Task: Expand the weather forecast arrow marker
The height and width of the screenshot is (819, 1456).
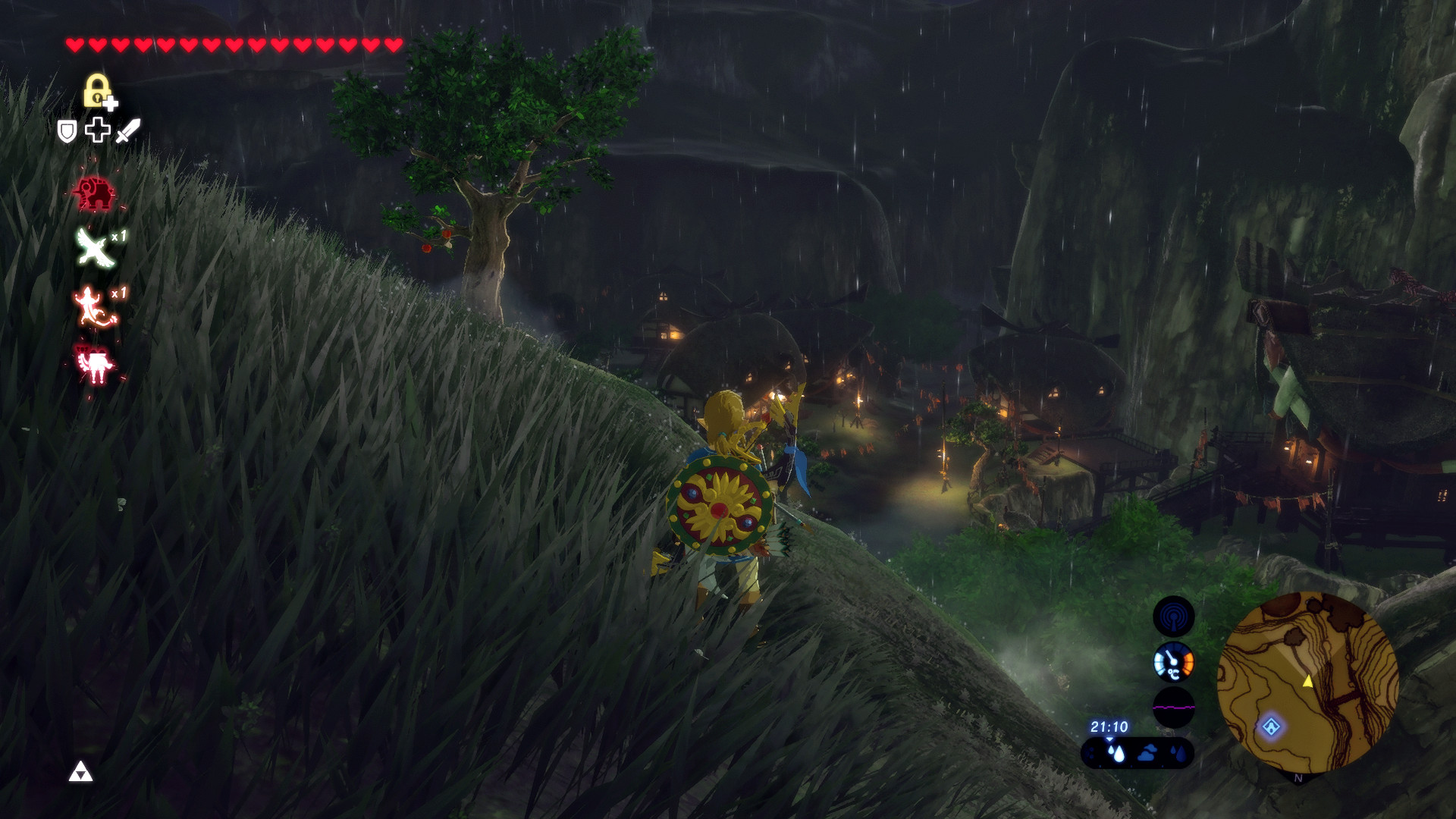Action: pos(1109,739)
